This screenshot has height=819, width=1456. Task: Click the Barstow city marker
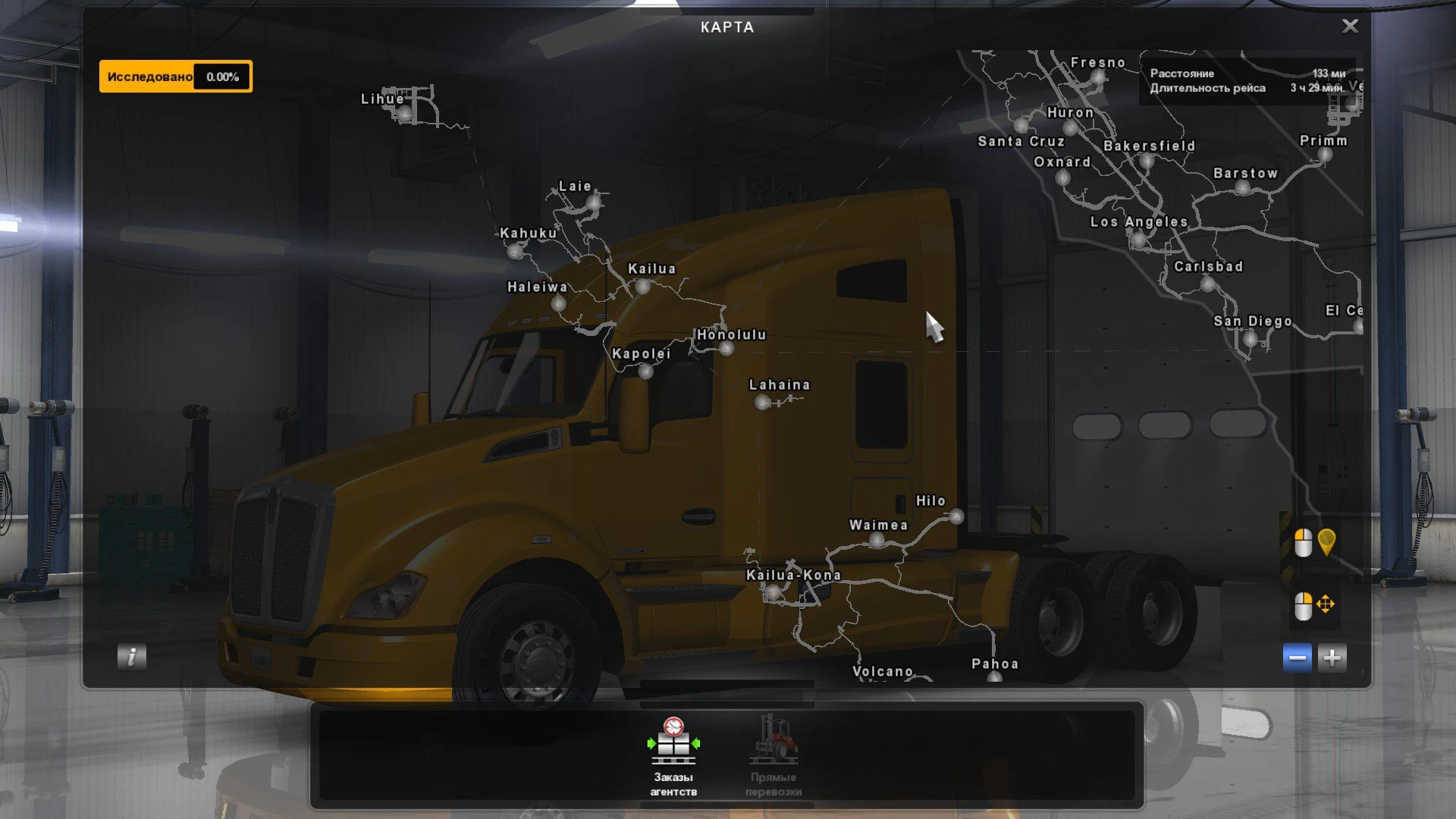1242,188
